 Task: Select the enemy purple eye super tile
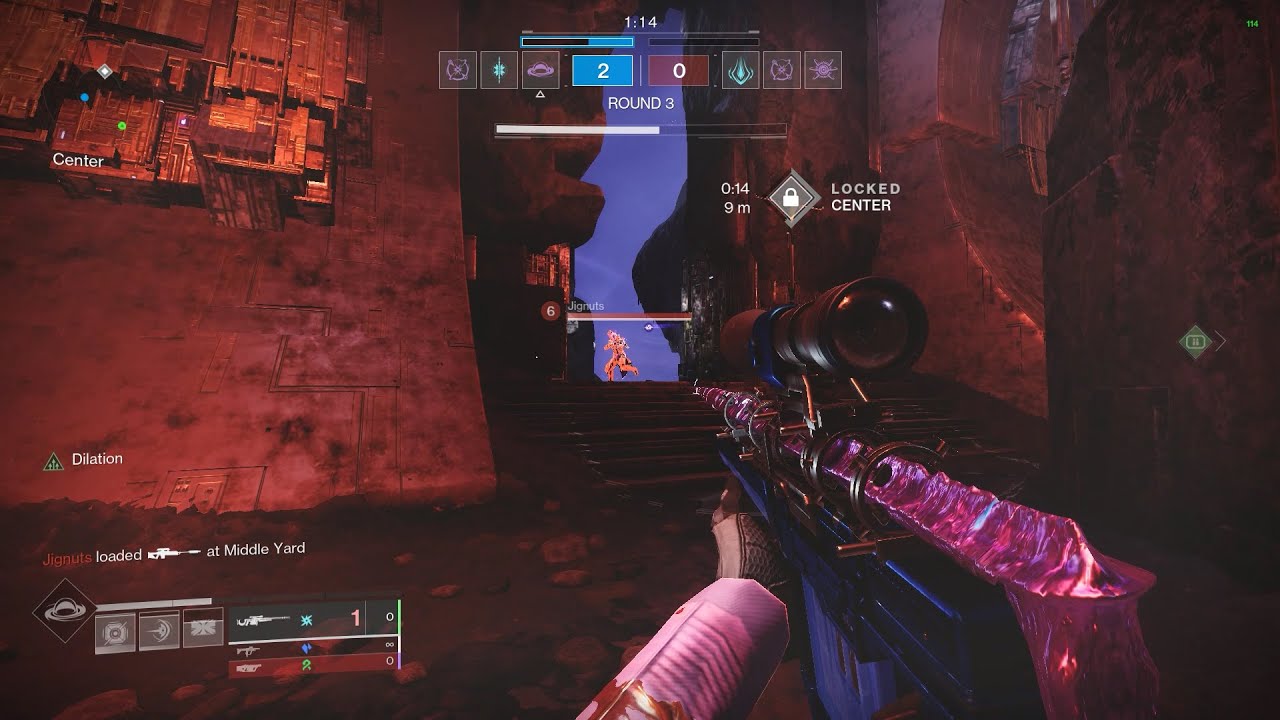[823, 70]
